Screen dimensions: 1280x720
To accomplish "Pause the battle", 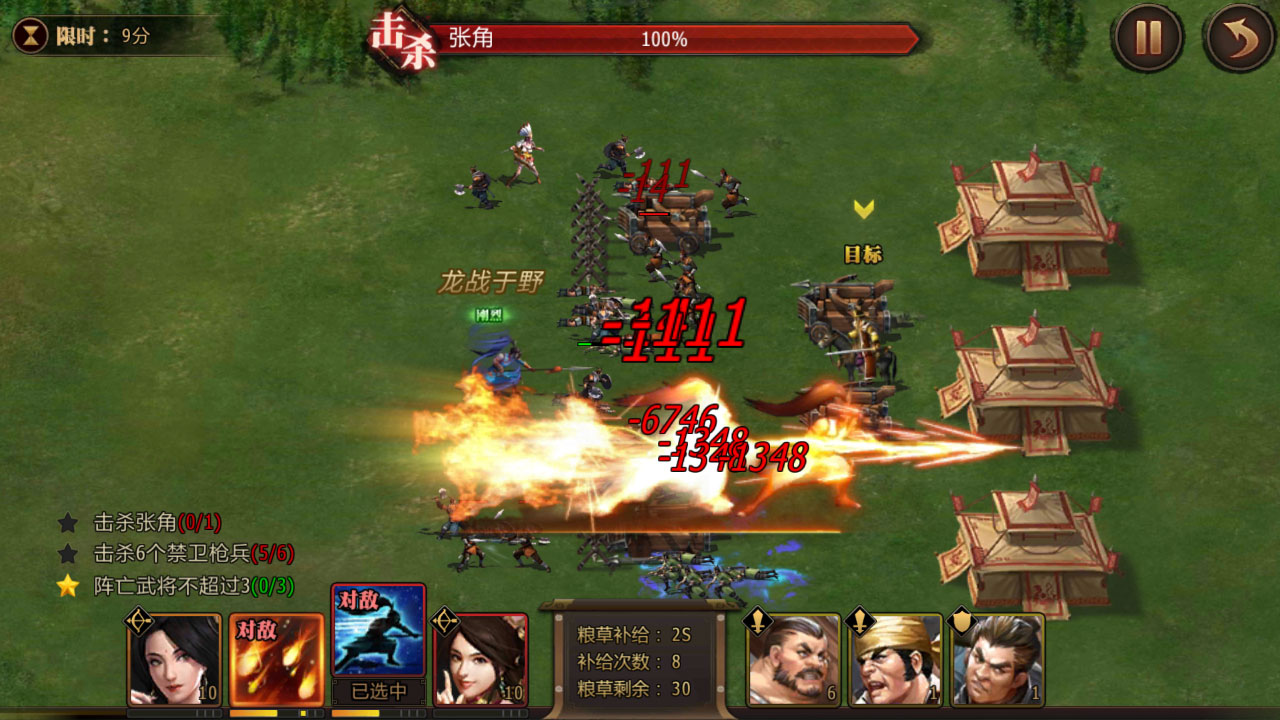I will tap(1148, 39).
